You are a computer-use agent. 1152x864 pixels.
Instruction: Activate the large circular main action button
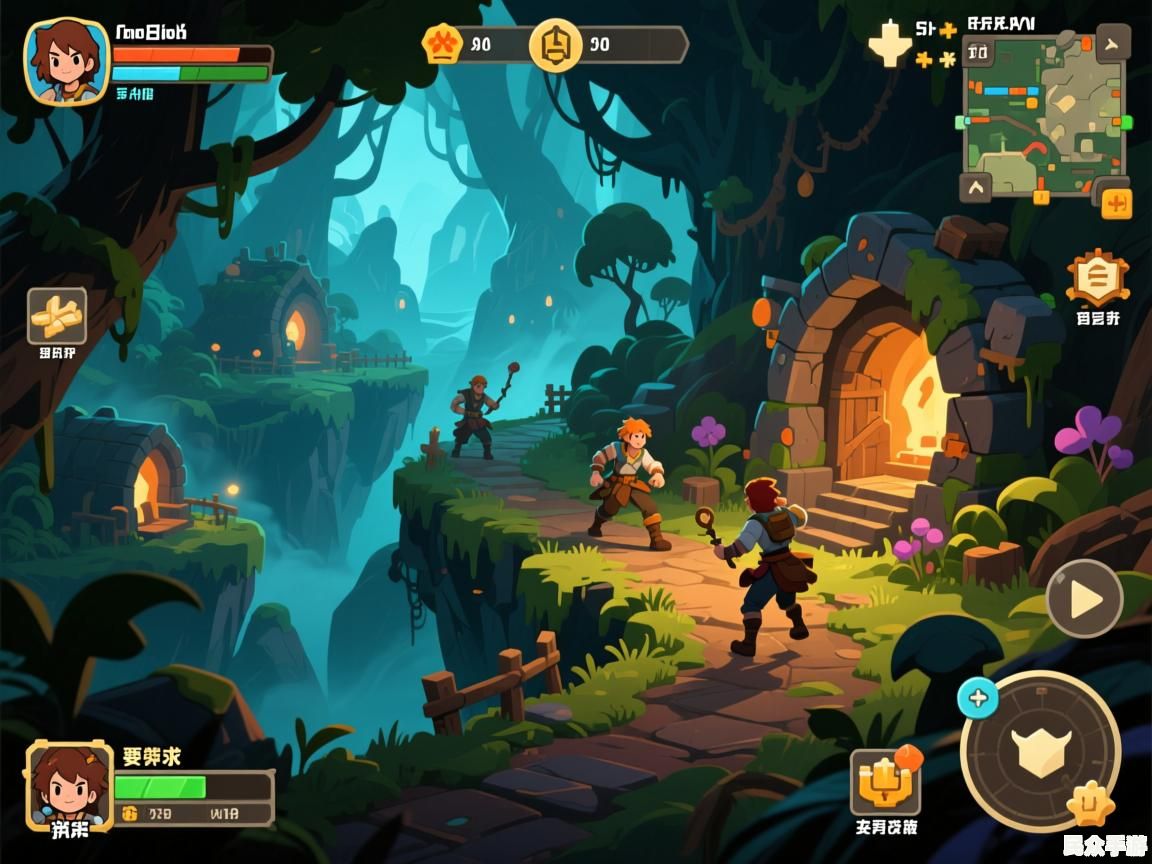[x=1040, y=749]
